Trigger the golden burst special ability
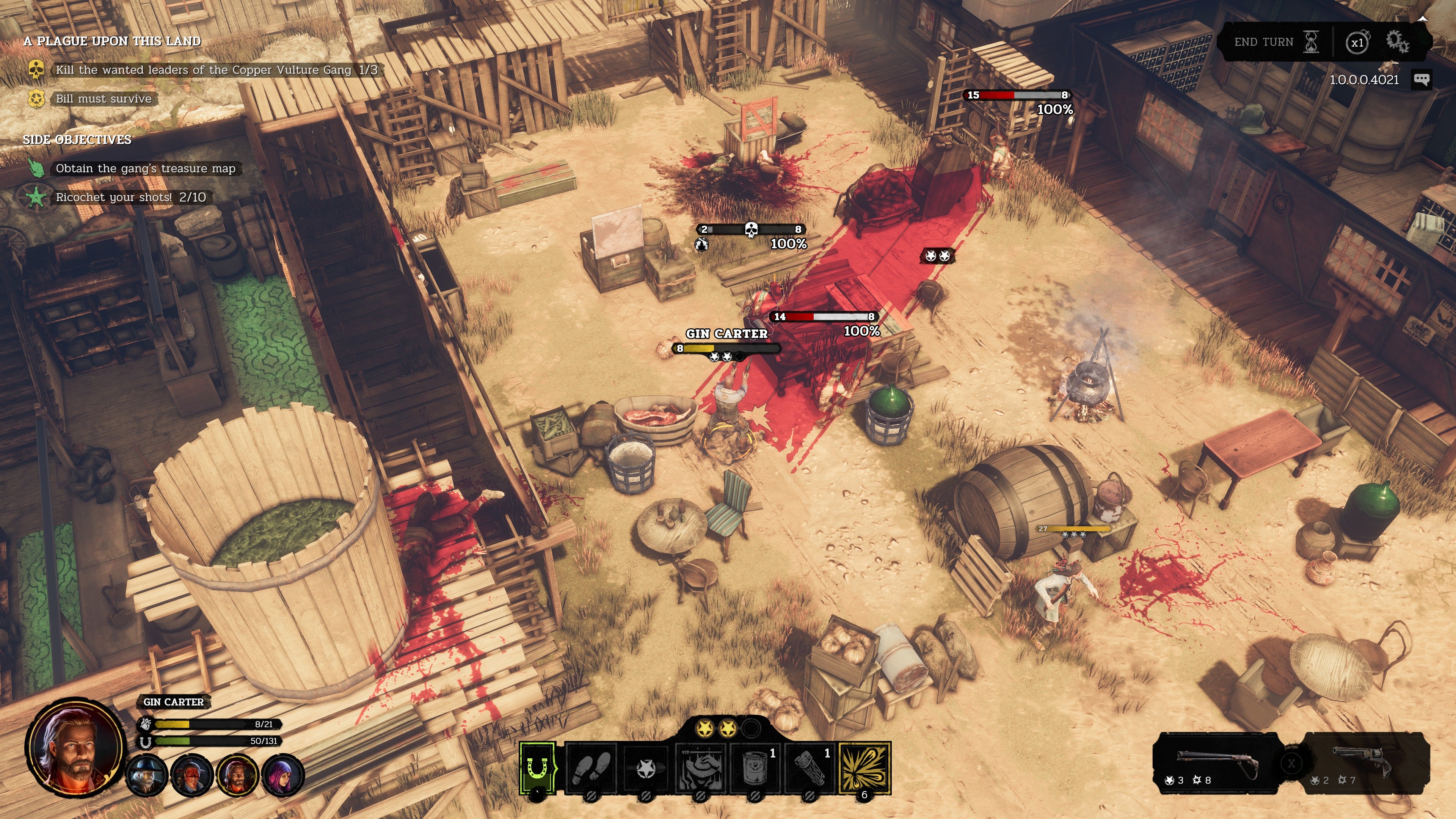Viewport: 1456px width, 819px height. [x=864, y=767]
